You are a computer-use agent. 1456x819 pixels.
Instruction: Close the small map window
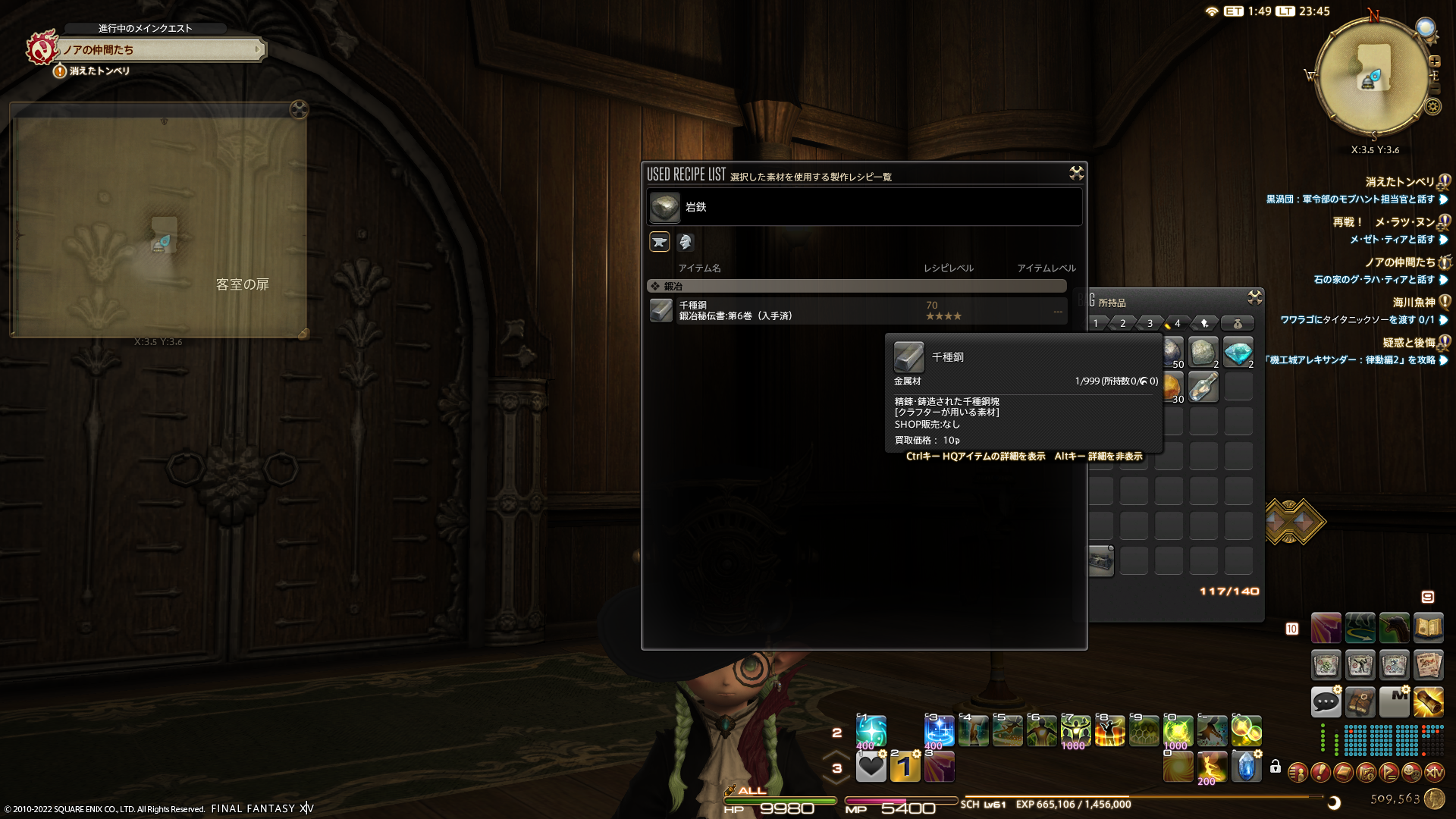[x=299, y=110]
